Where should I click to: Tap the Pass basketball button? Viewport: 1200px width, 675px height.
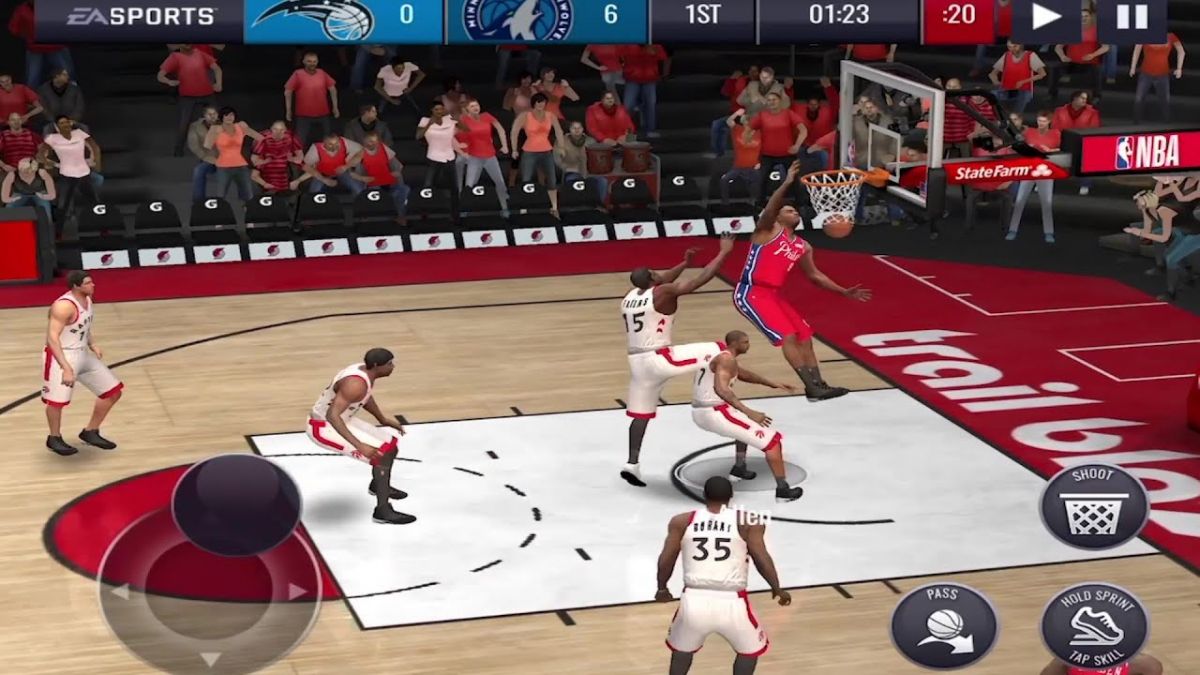point(944,626)
